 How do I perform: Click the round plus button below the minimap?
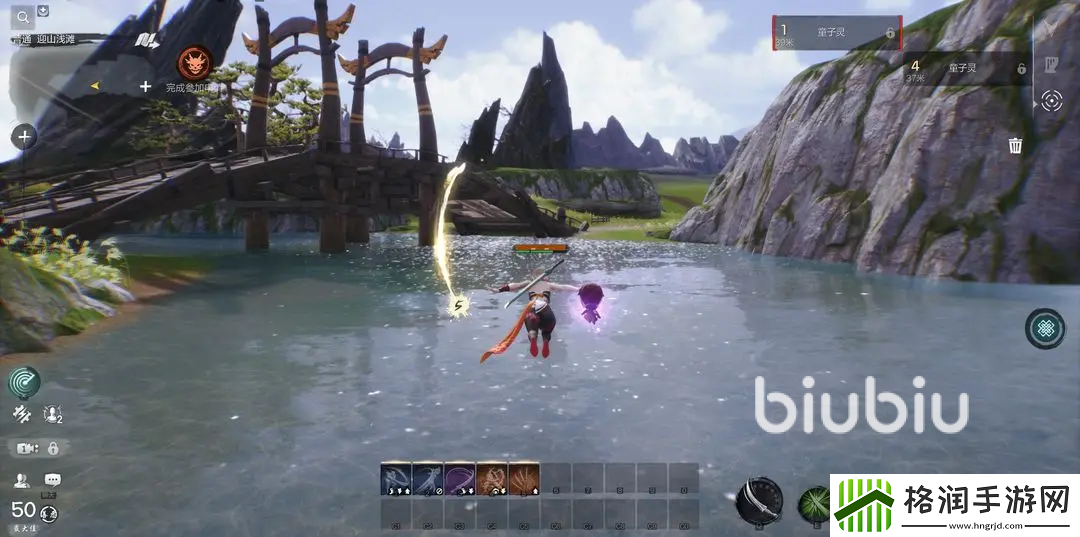[24, 136]
